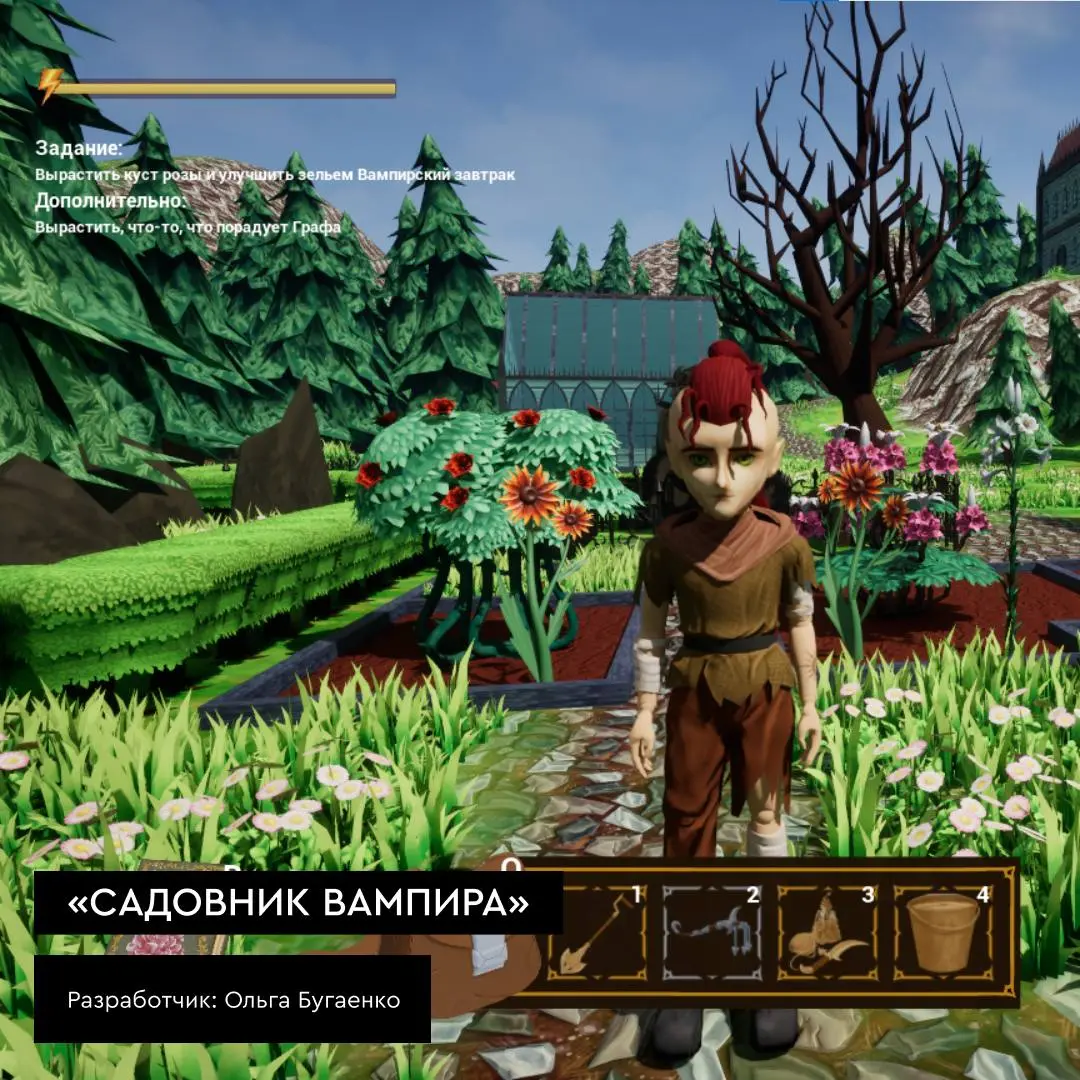Click the main quest objective about the rose bush
1080x1080 pixels.
[275, 175]
